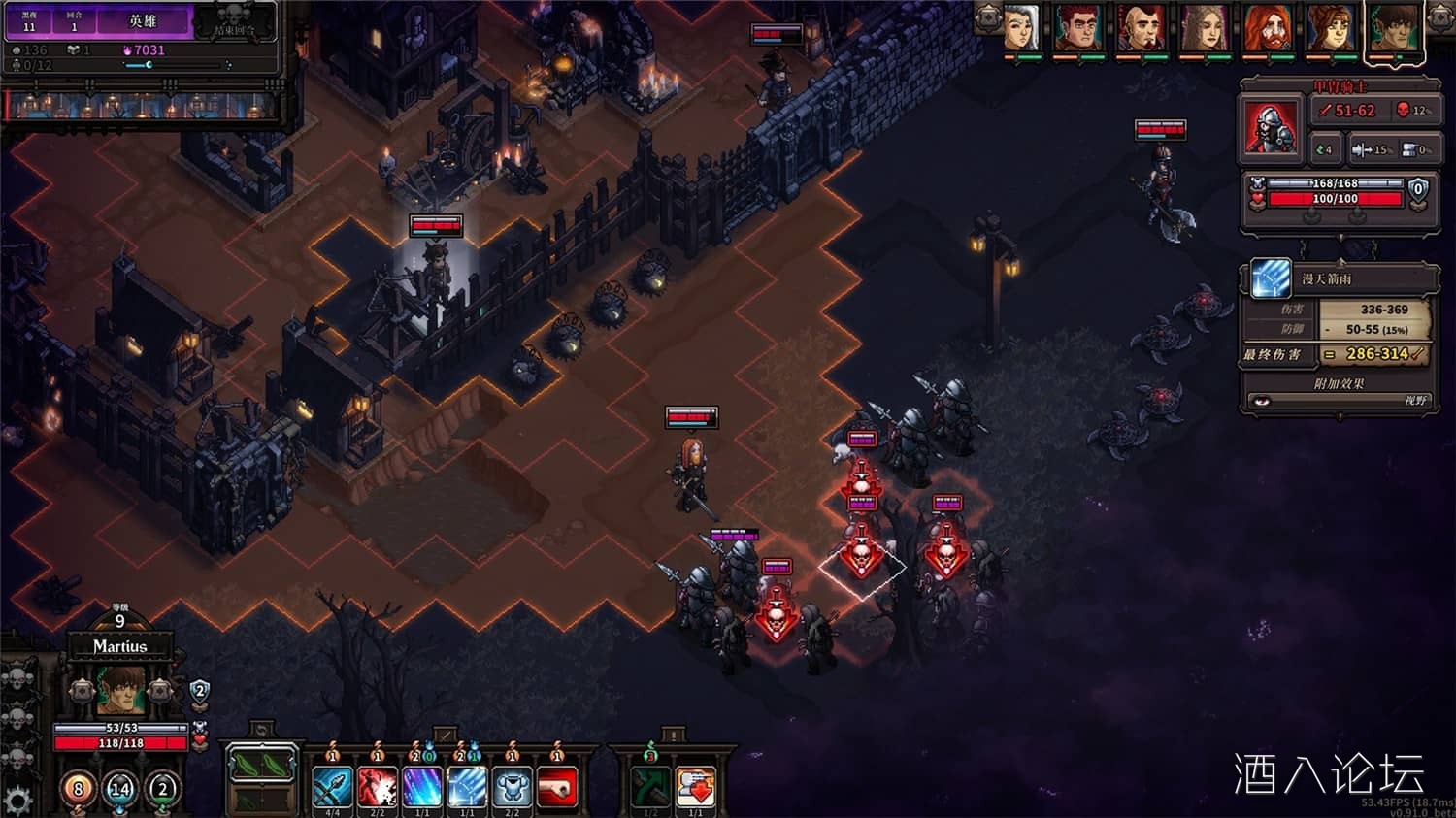This screenshot has width=1456, height=818.
Task: Select the hero with spiky red hair
Action: (x=1077, y=27)
